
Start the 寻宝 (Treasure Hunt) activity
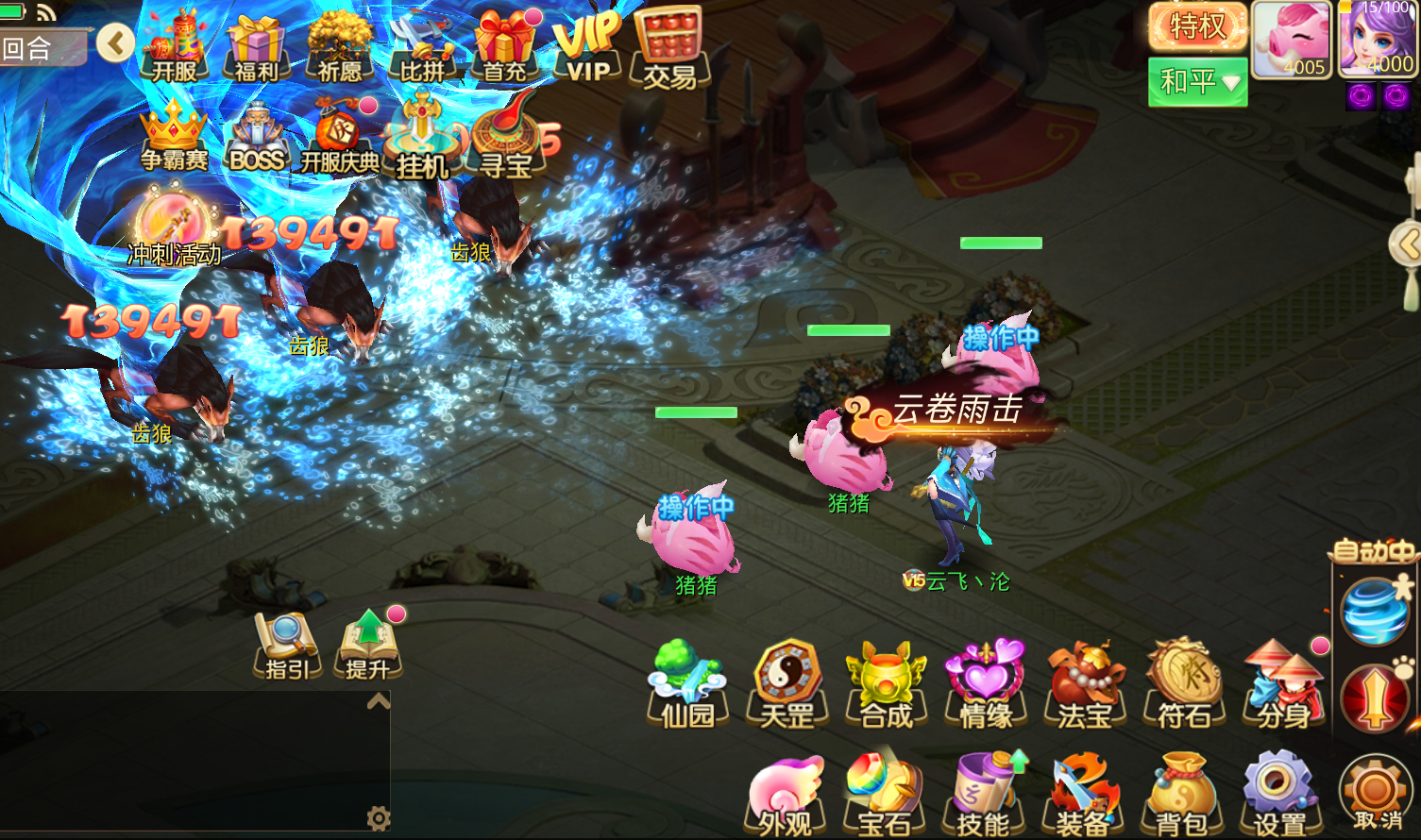click(x=508, y=140)
